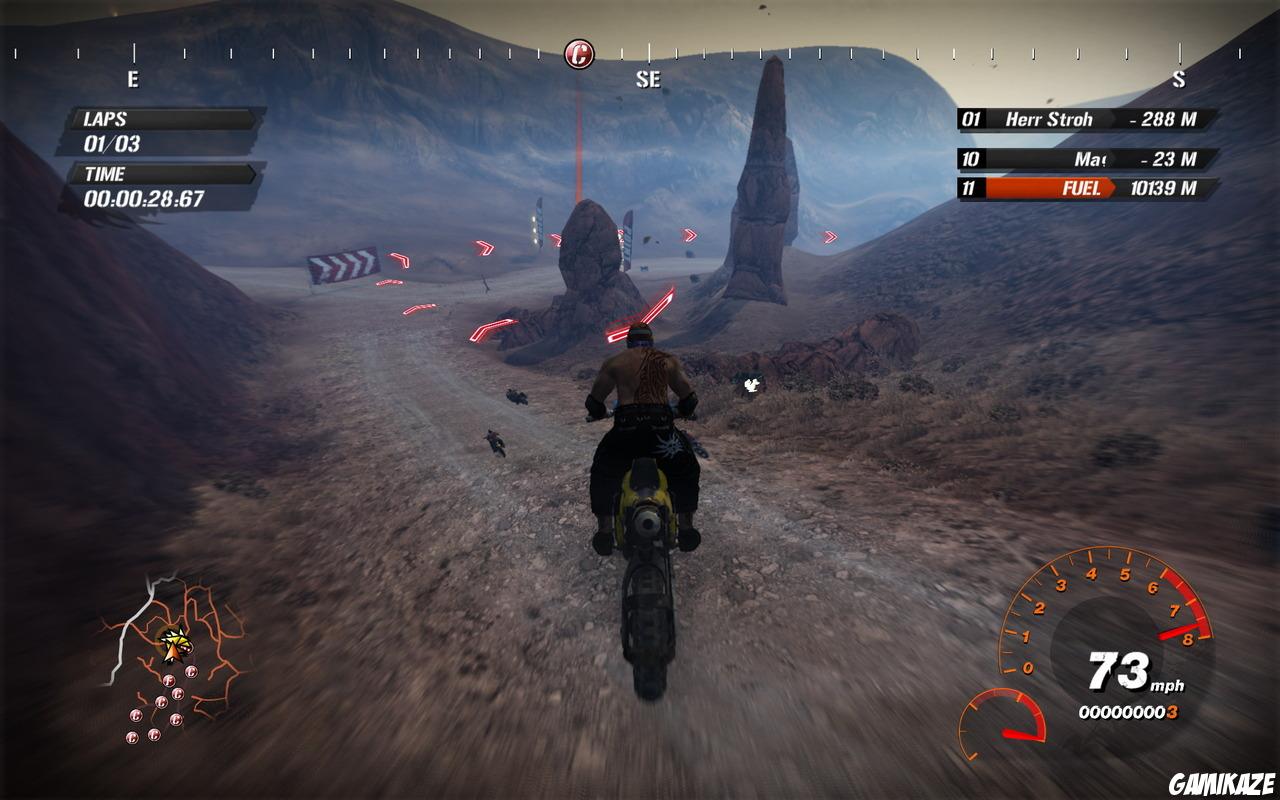Open the orange track minimap
This screenshot has height=800, width=1280.
(176, 655)
